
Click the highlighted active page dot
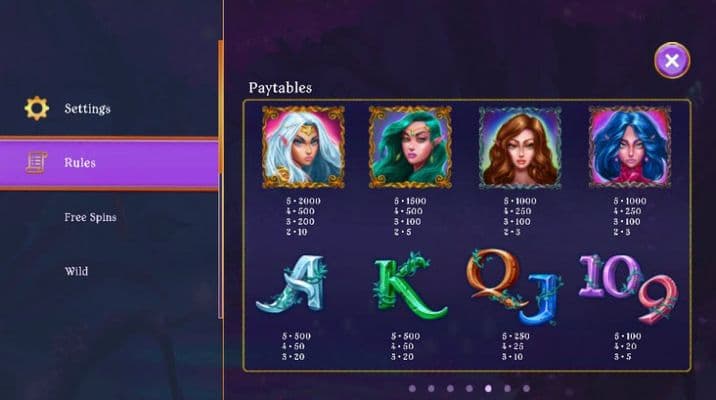487,388
